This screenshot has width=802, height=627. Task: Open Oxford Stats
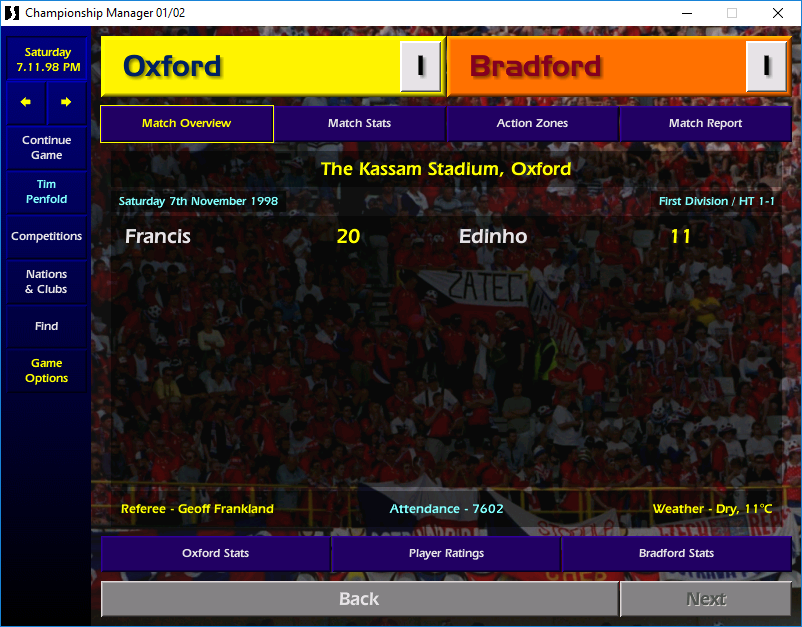pyautogui.click(x=215, y=553)
